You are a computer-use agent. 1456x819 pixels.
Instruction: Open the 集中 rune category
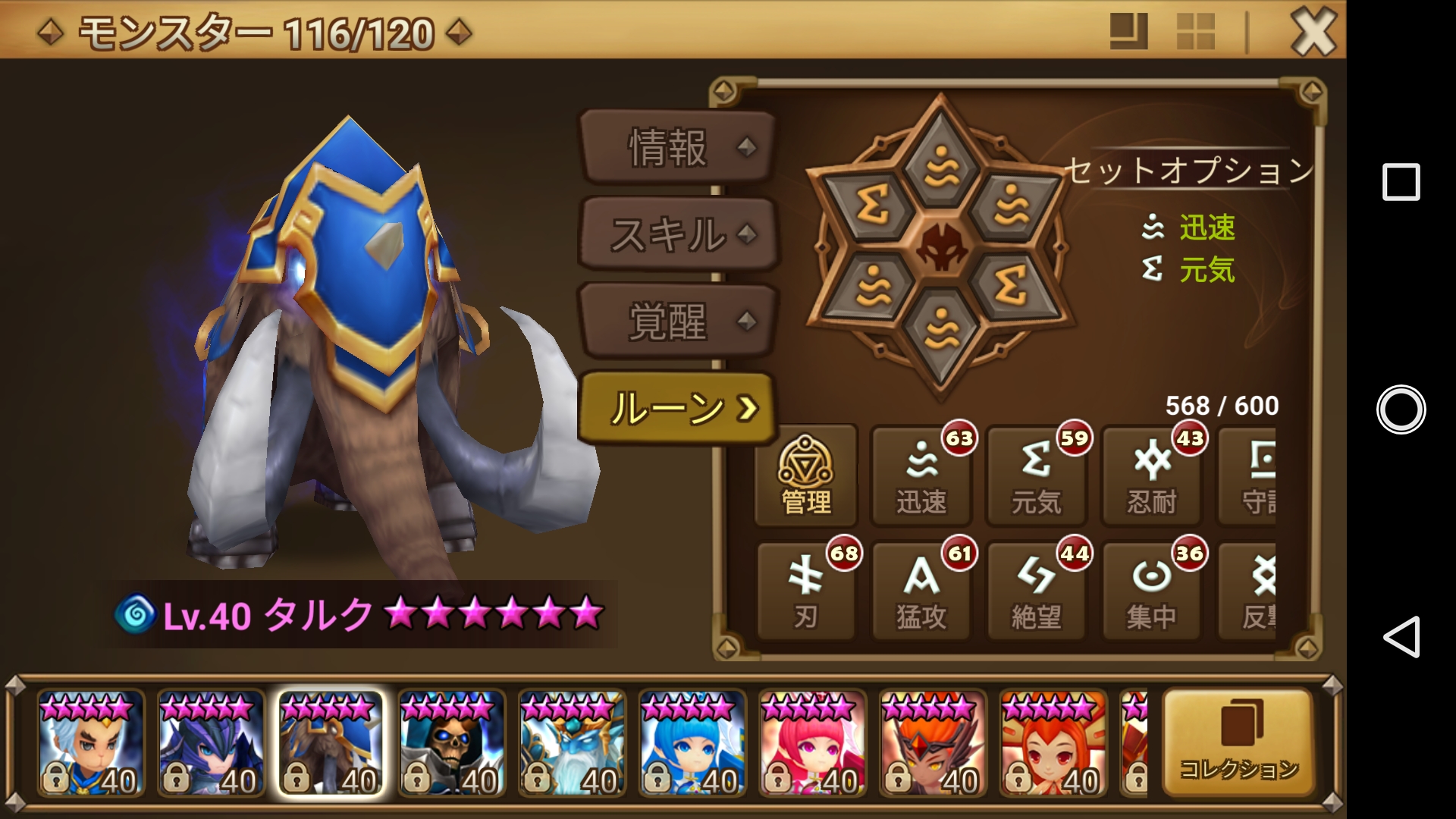[1150, 591]
